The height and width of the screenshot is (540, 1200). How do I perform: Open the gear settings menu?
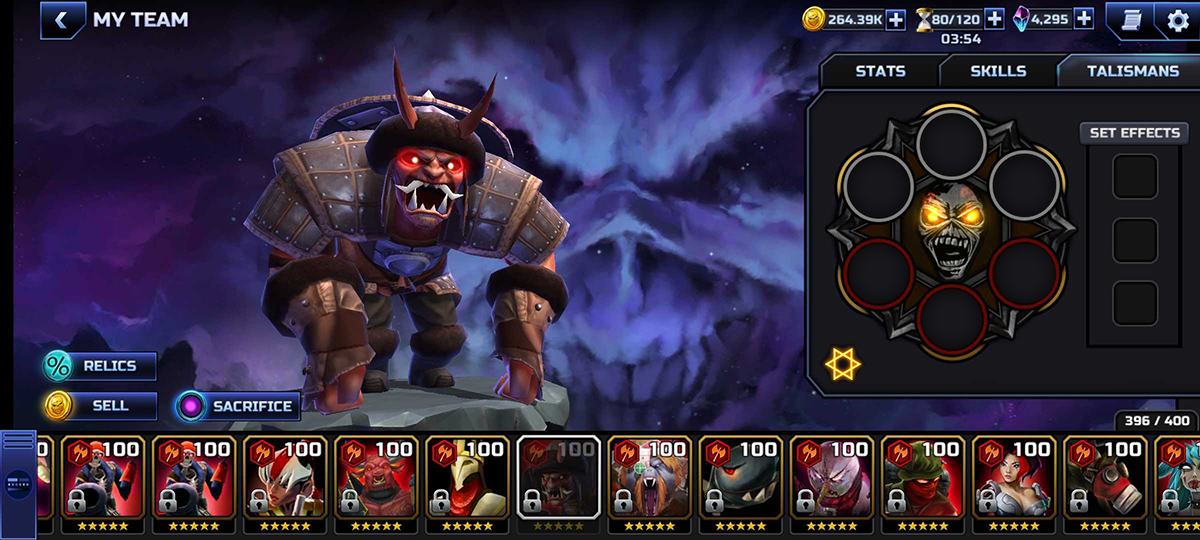[1178, 20]
